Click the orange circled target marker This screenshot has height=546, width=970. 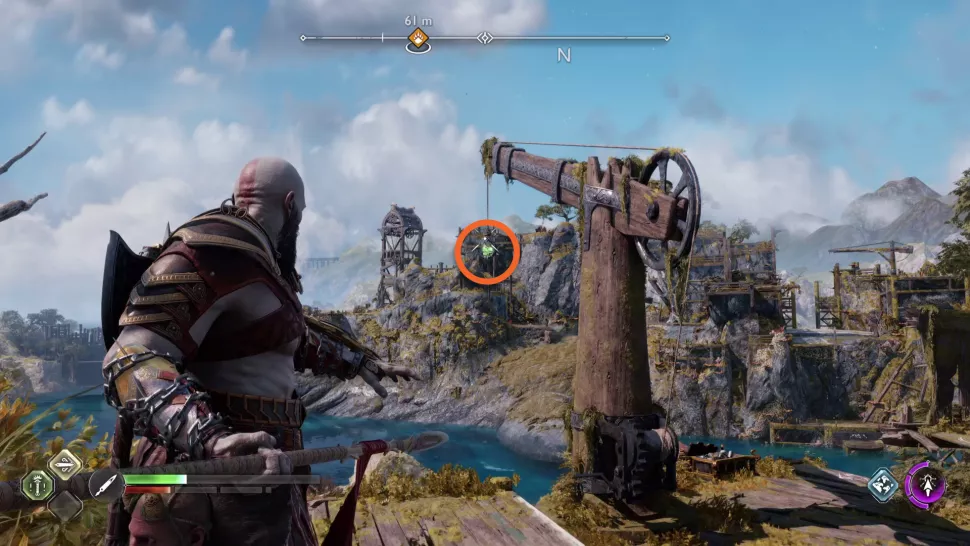487,250
